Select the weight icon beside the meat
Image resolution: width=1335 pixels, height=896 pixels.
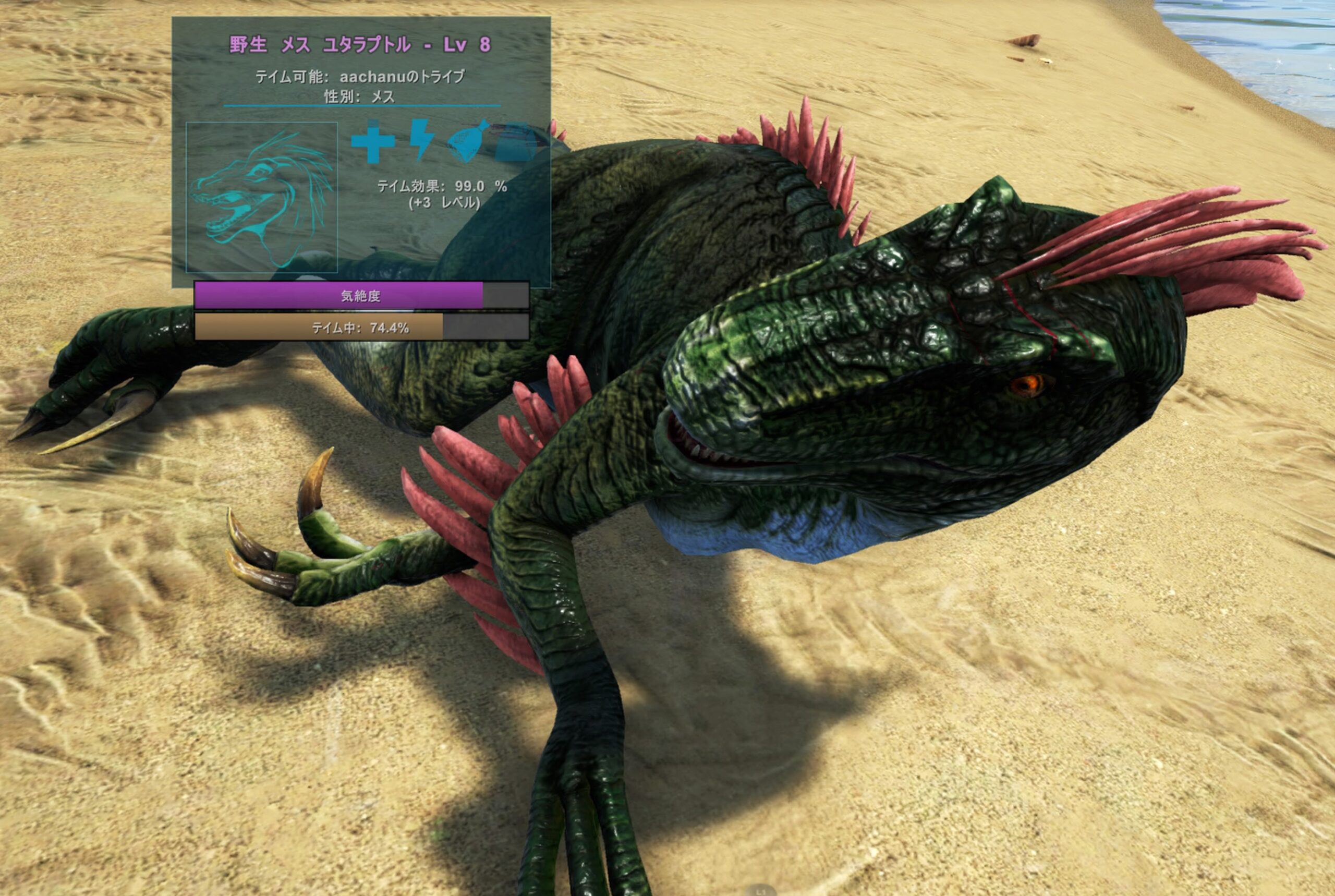pyautogui.click(x=516, y=142)
